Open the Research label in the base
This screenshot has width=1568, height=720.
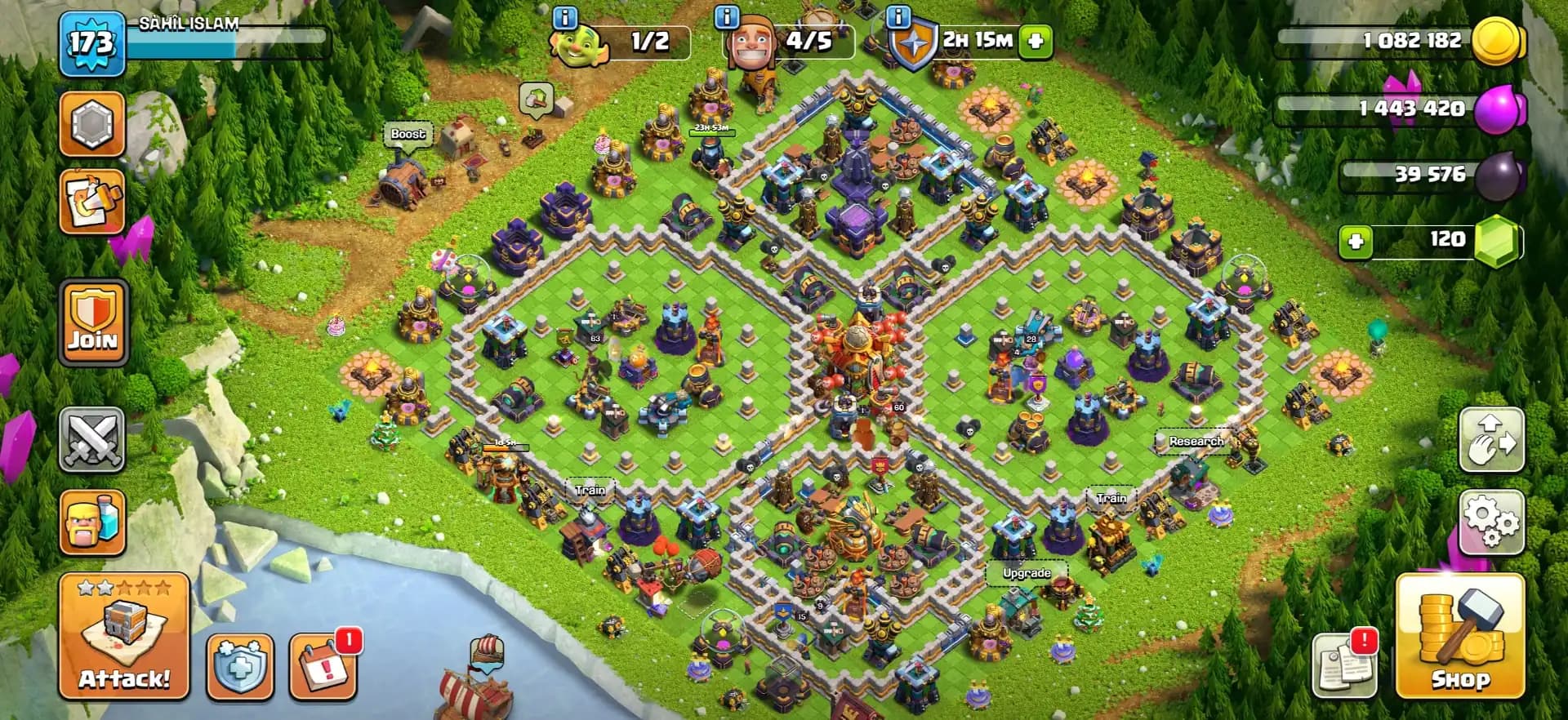click(1197, 442)
